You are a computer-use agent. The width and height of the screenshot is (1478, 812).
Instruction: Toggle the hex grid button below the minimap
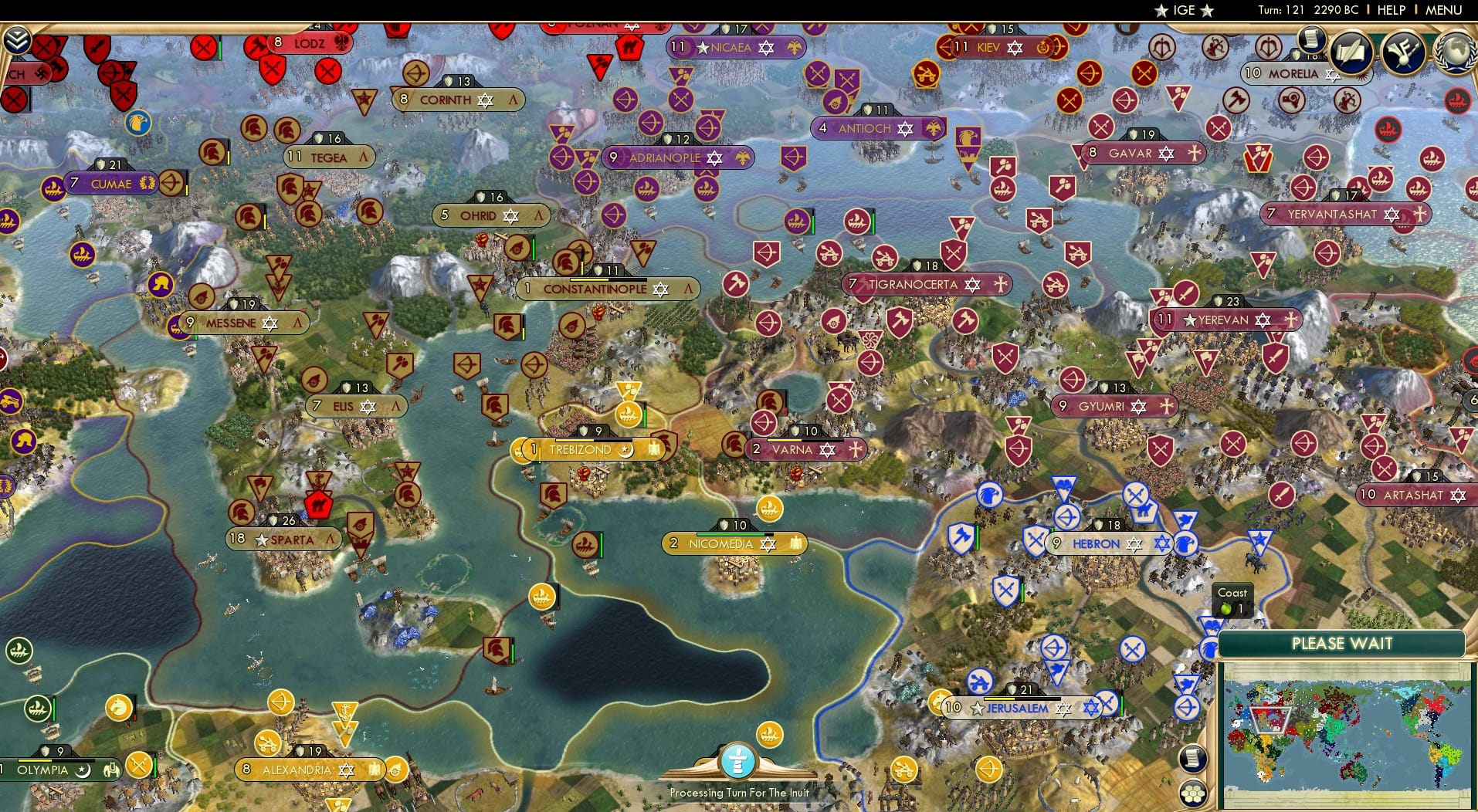pos(1194,795)
